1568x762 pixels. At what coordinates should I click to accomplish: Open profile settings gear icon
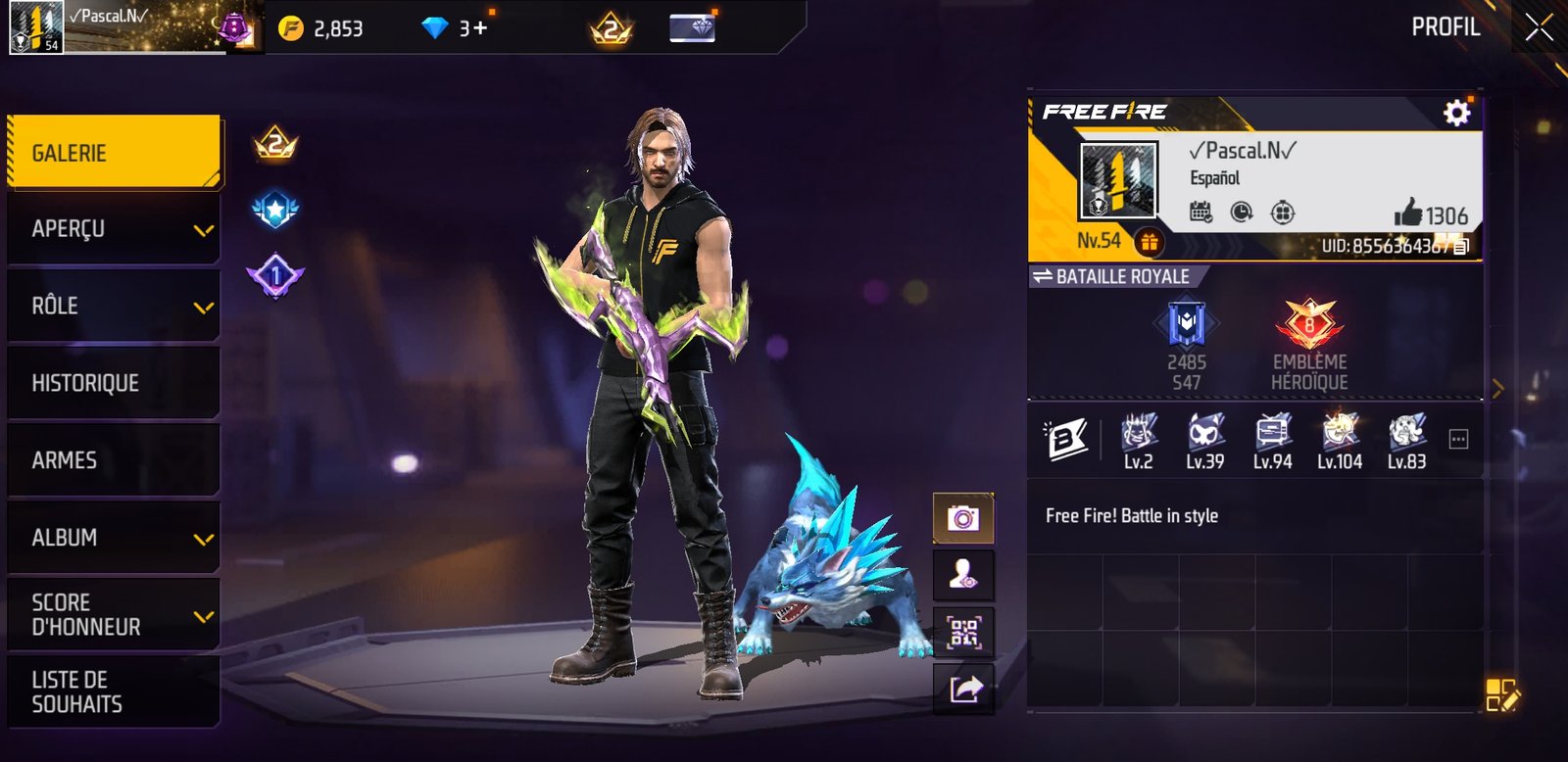[1456, 113]
